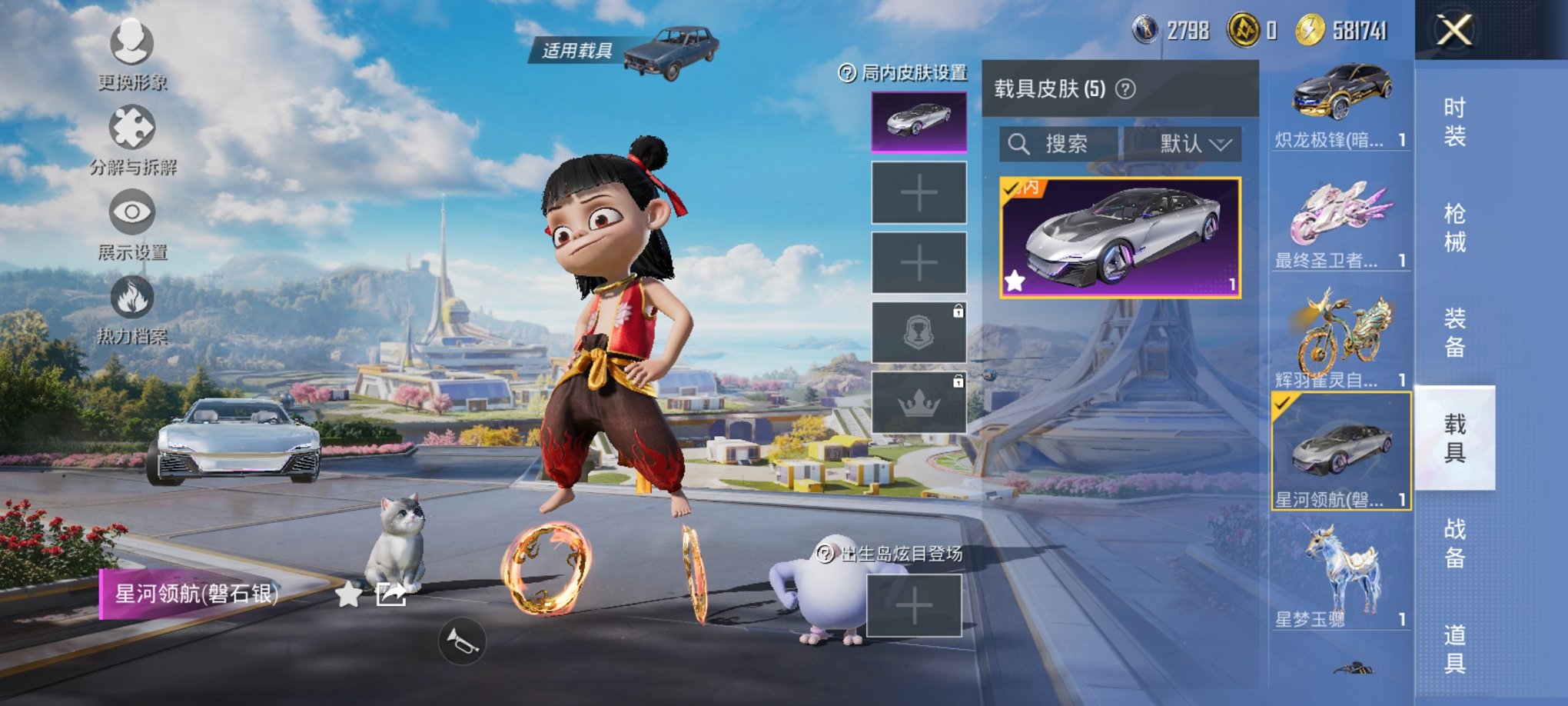Switch to the 装备 equipment tab

[1454, 332]
